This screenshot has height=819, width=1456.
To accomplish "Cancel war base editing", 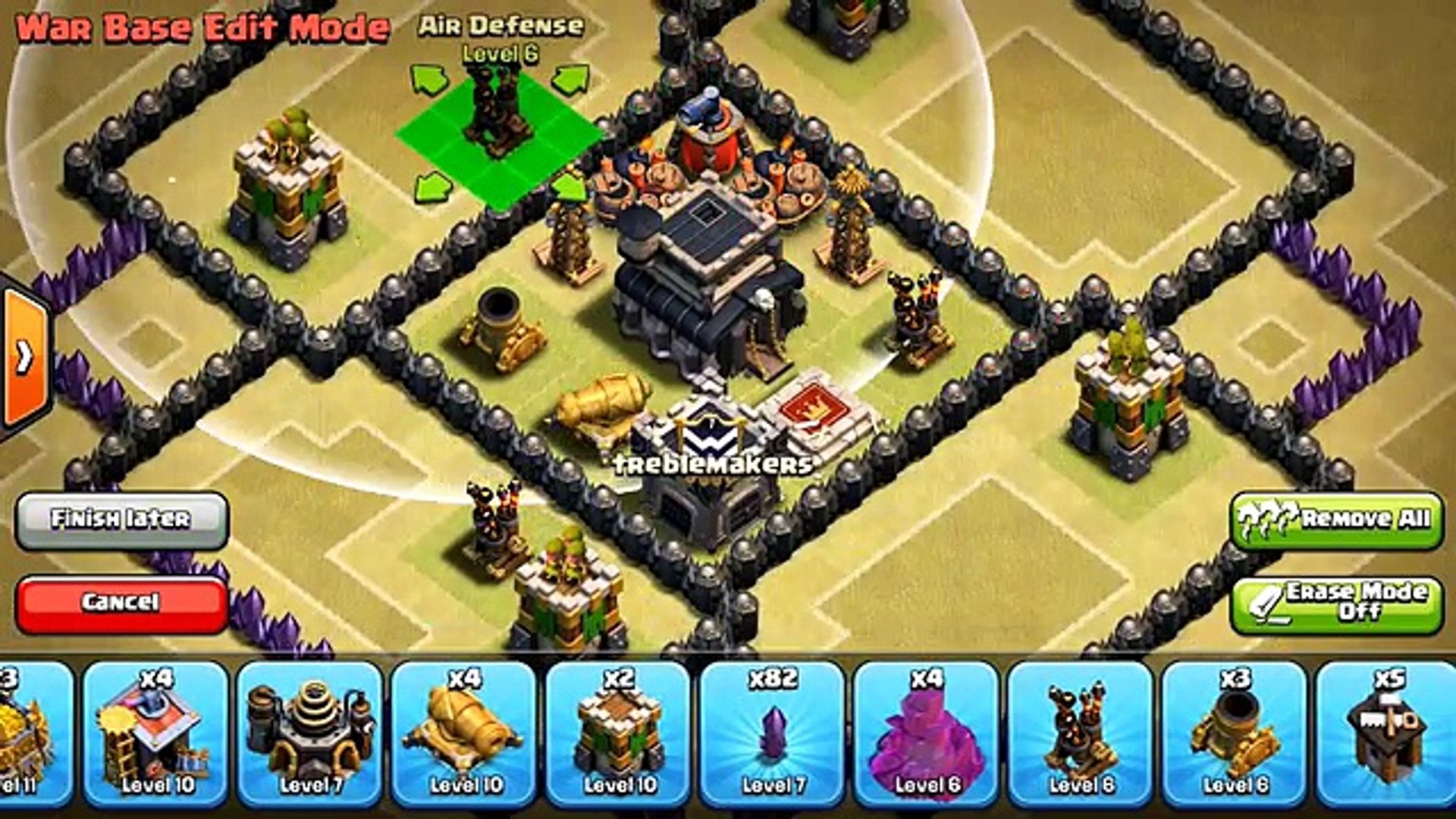I will [121, 603].
